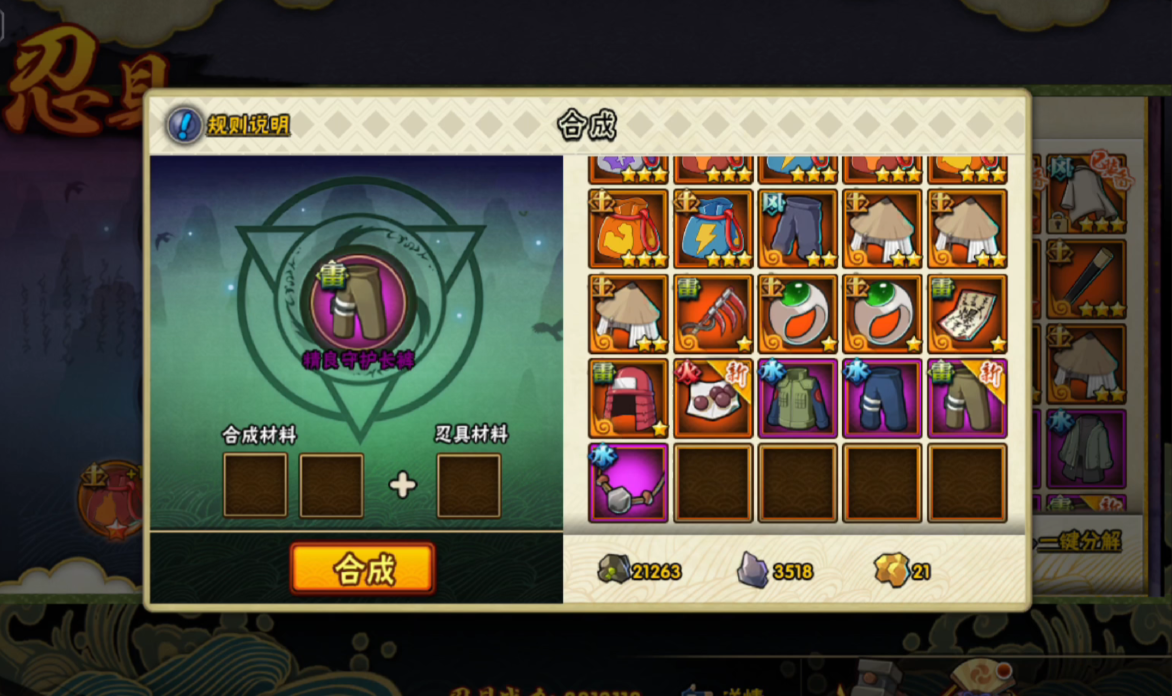
Task: Choose the paper scroll item
Action: (x=967, y=314)
